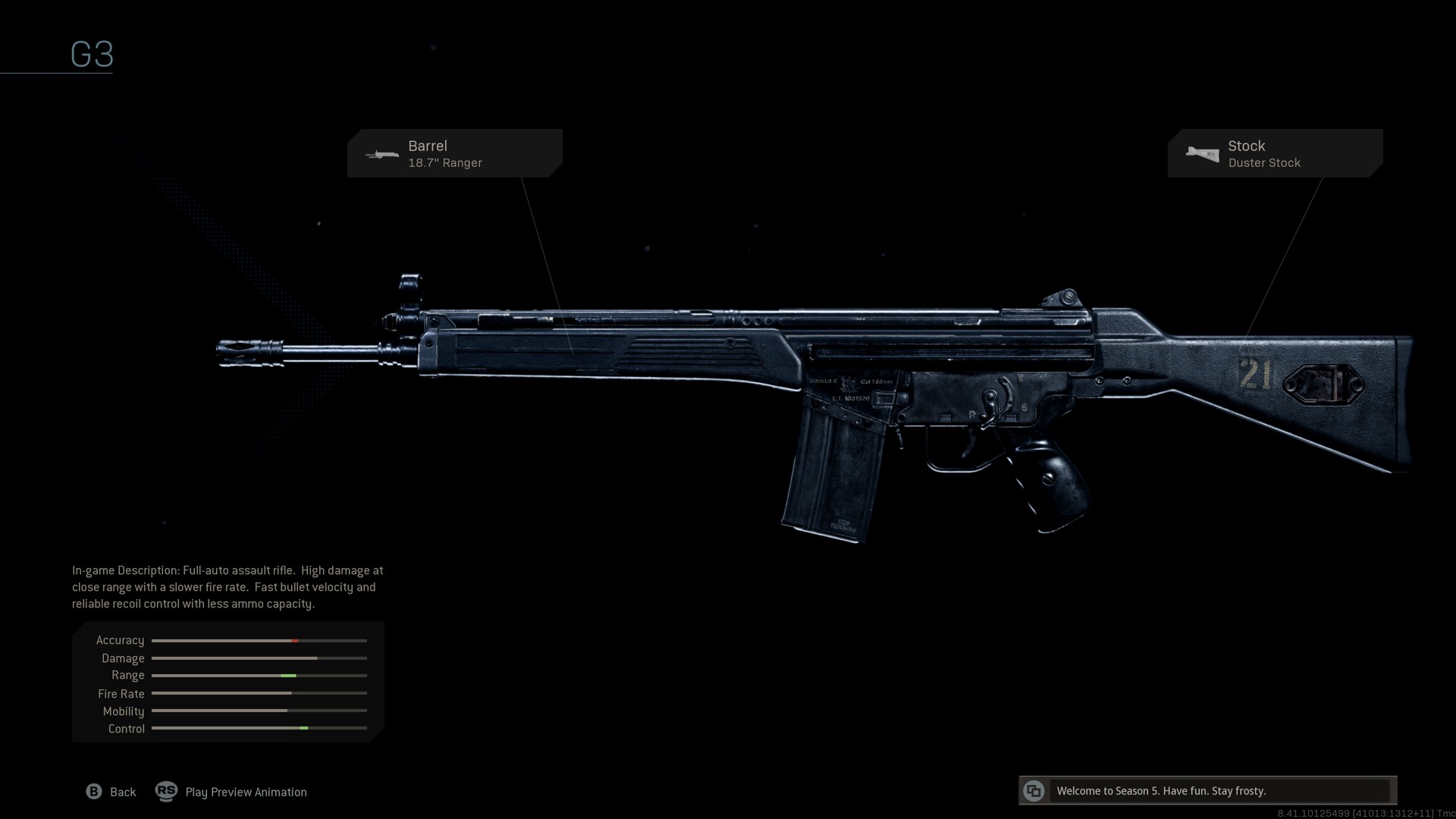Image resolution: width=1456 pixels, height=819 pixels.
Task: Select the Barrel 18.7" Ranger attachment
Action: 454,153
